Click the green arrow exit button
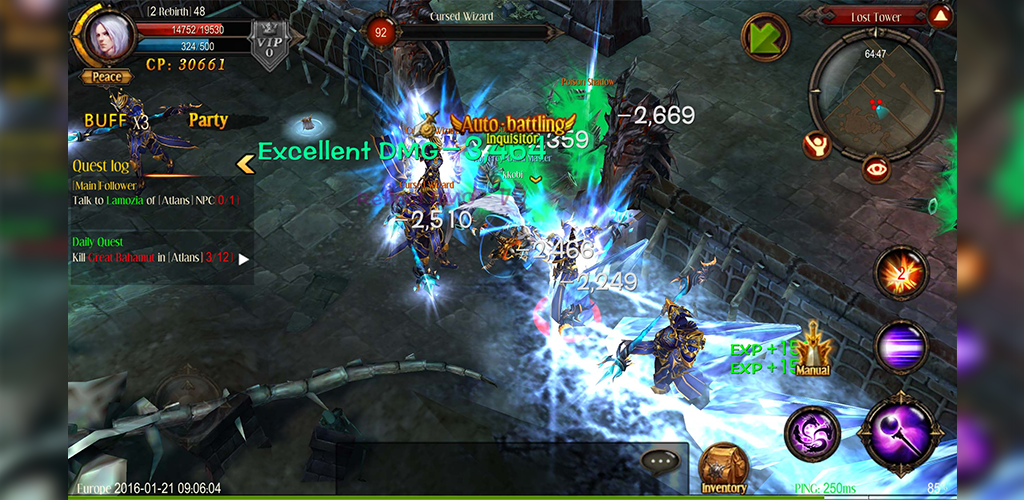Screen dimensions: 1024x500 [x=765, y=38]
